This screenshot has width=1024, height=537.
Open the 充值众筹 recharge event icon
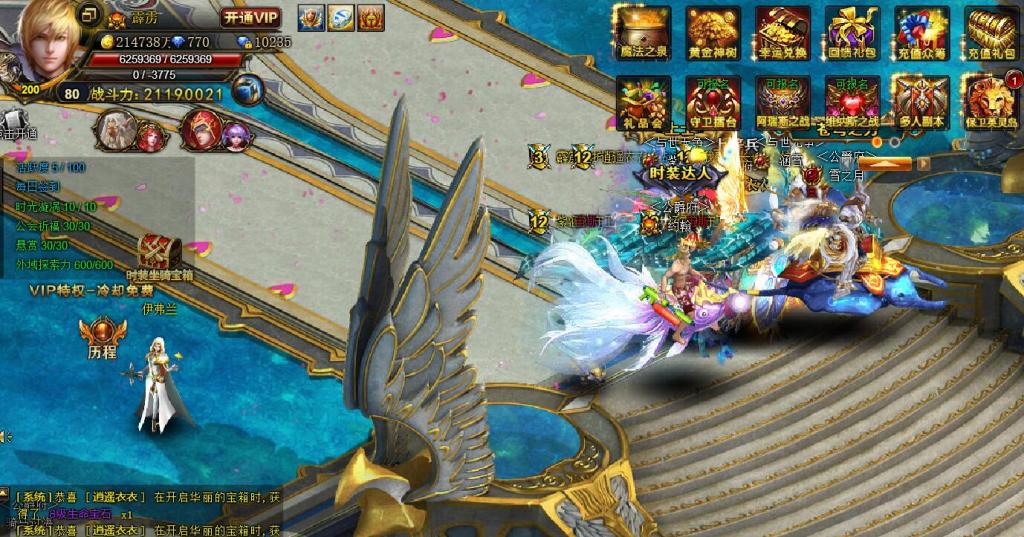click(x=921, y=31)
